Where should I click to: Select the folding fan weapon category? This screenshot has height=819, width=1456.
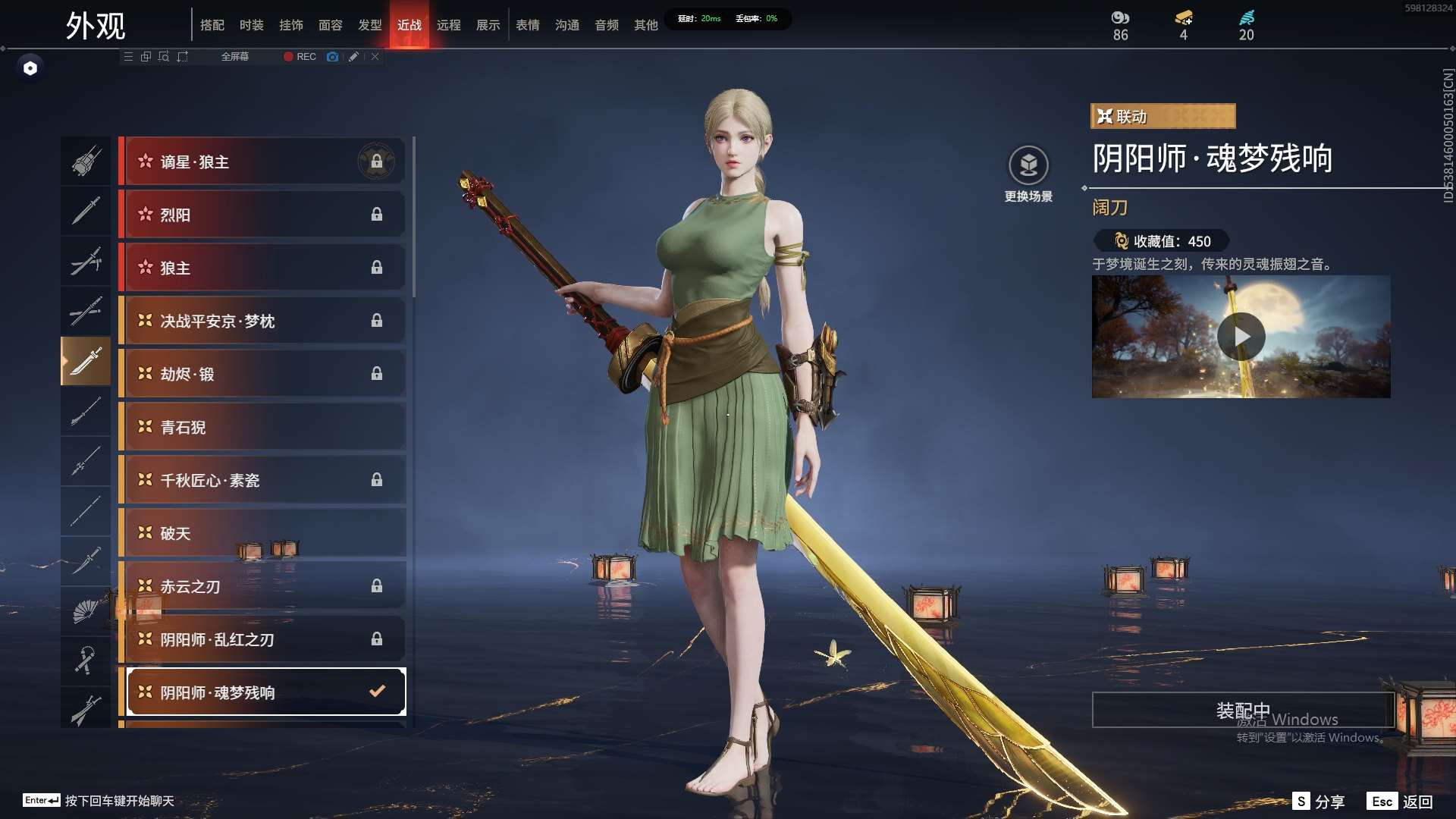click(x=86, y=610)
